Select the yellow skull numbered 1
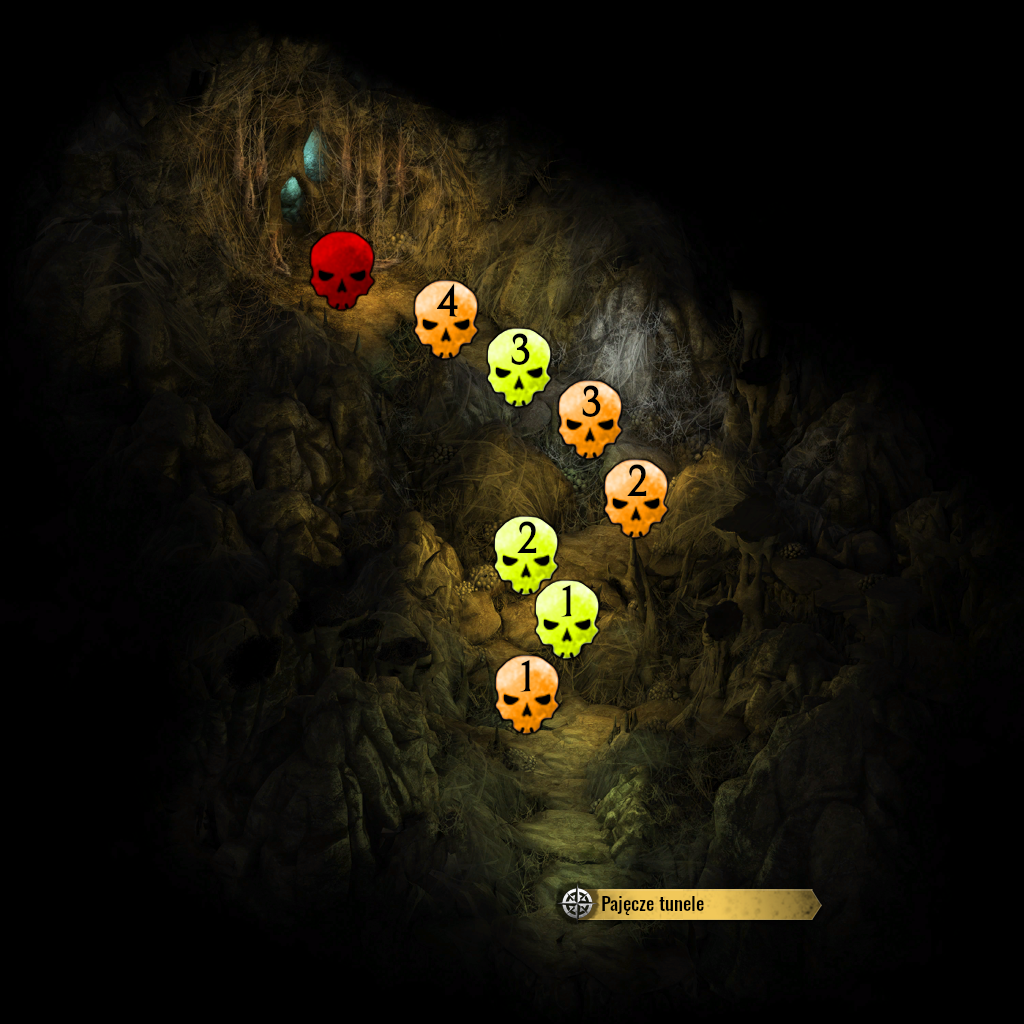 click(567, 619)
